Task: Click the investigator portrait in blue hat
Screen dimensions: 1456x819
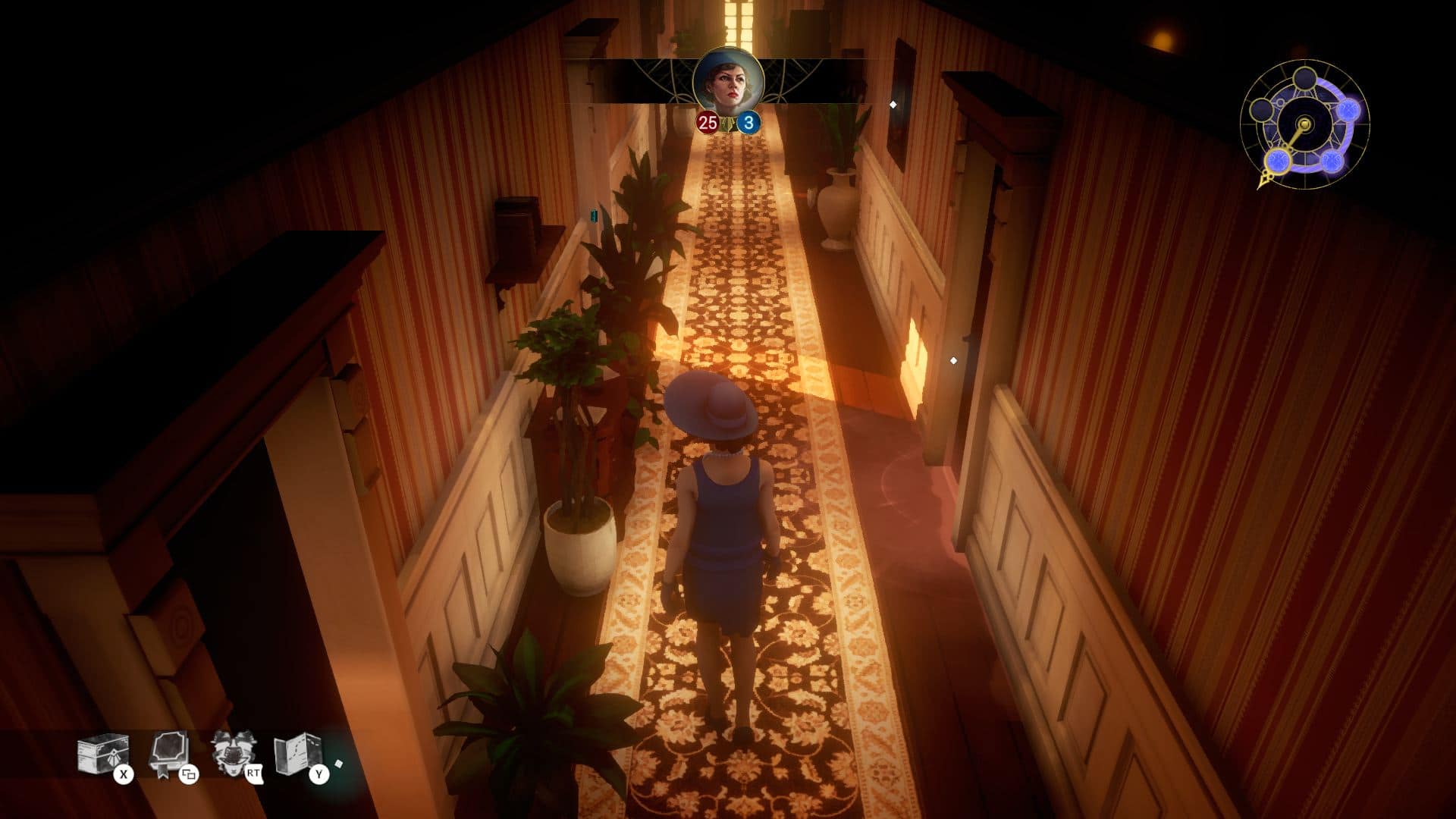Action: tap(728, 82)
